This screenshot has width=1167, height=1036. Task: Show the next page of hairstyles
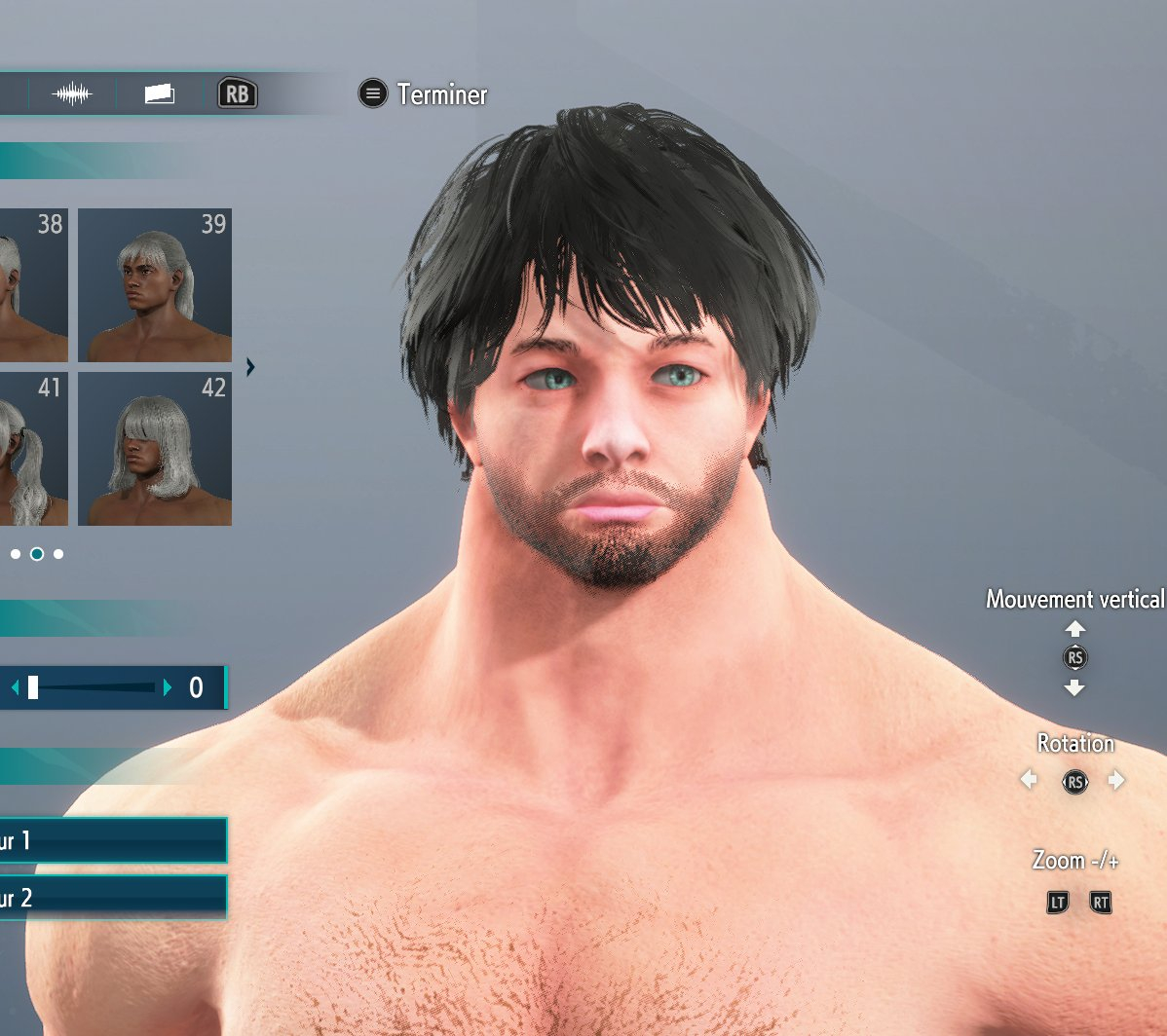250,367
